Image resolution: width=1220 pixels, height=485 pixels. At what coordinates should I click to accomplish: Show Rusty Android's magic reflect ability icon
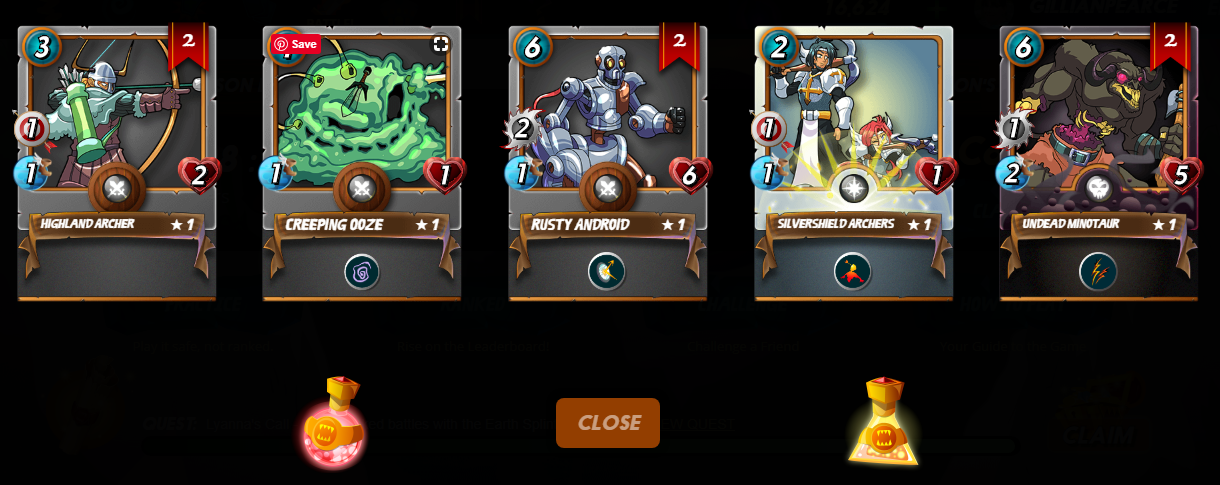point(607,271)
